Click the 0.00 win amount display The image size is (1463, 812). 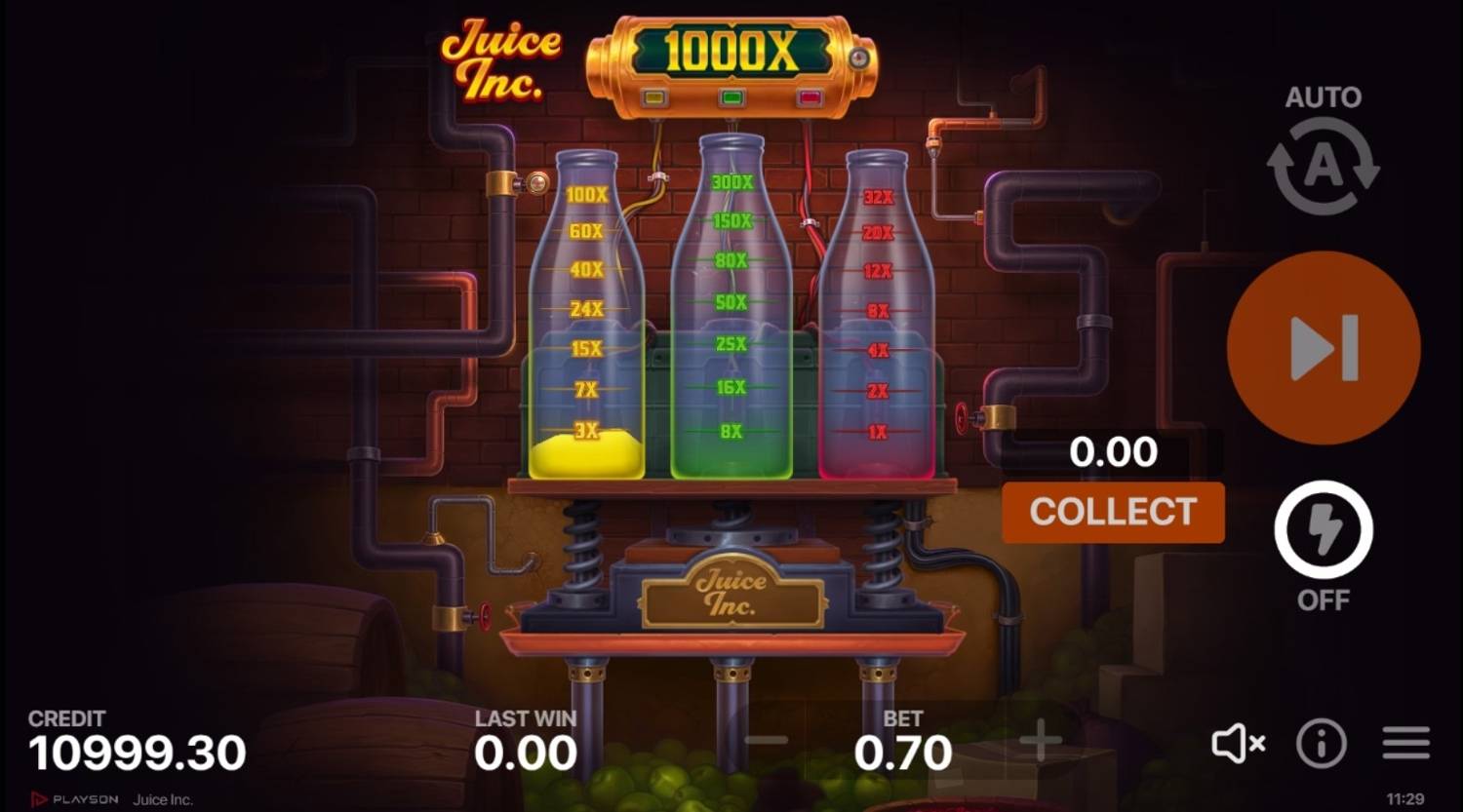[x=1112, y=450]
